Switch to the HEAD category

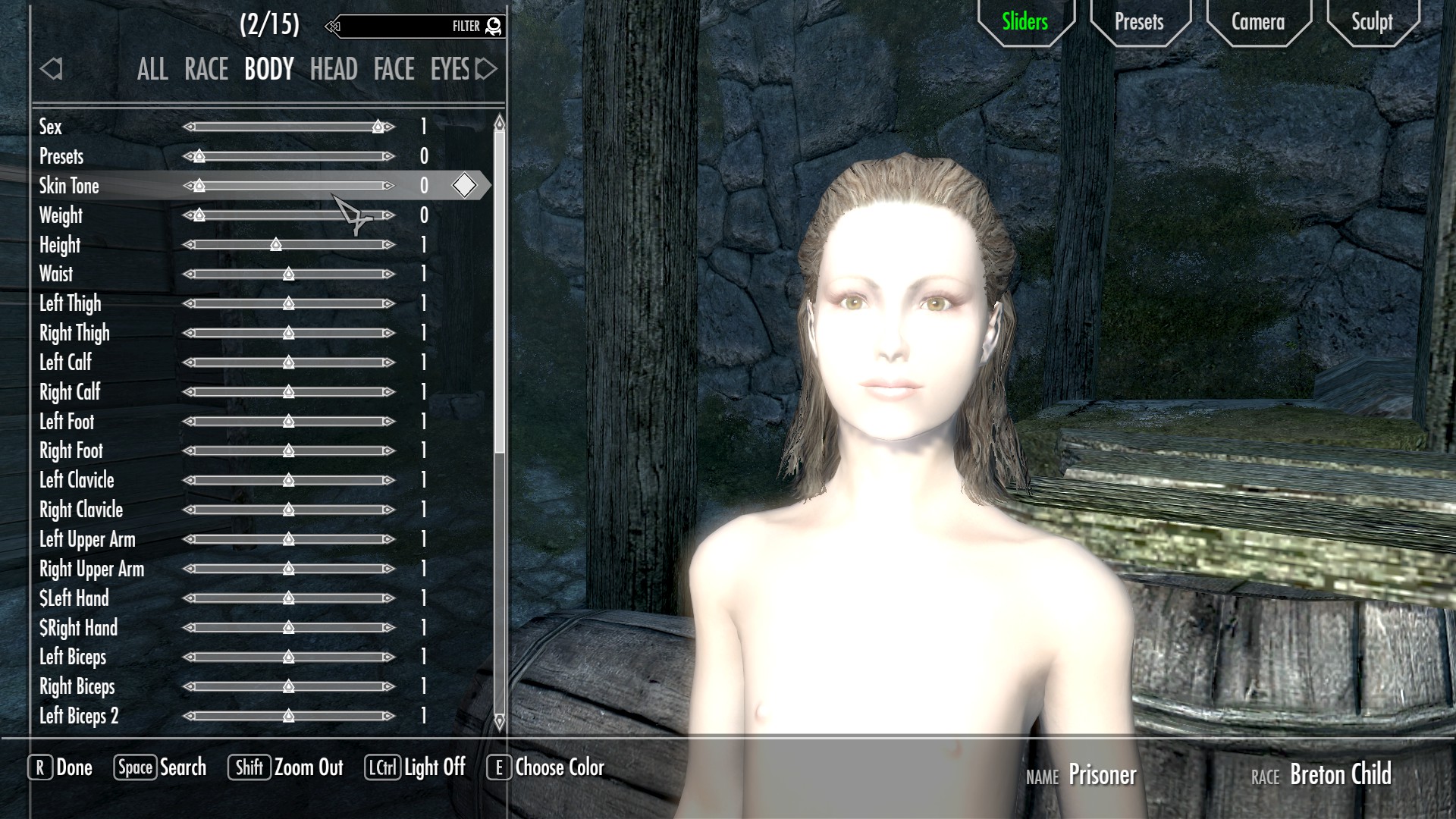click(x=334, y=70)
